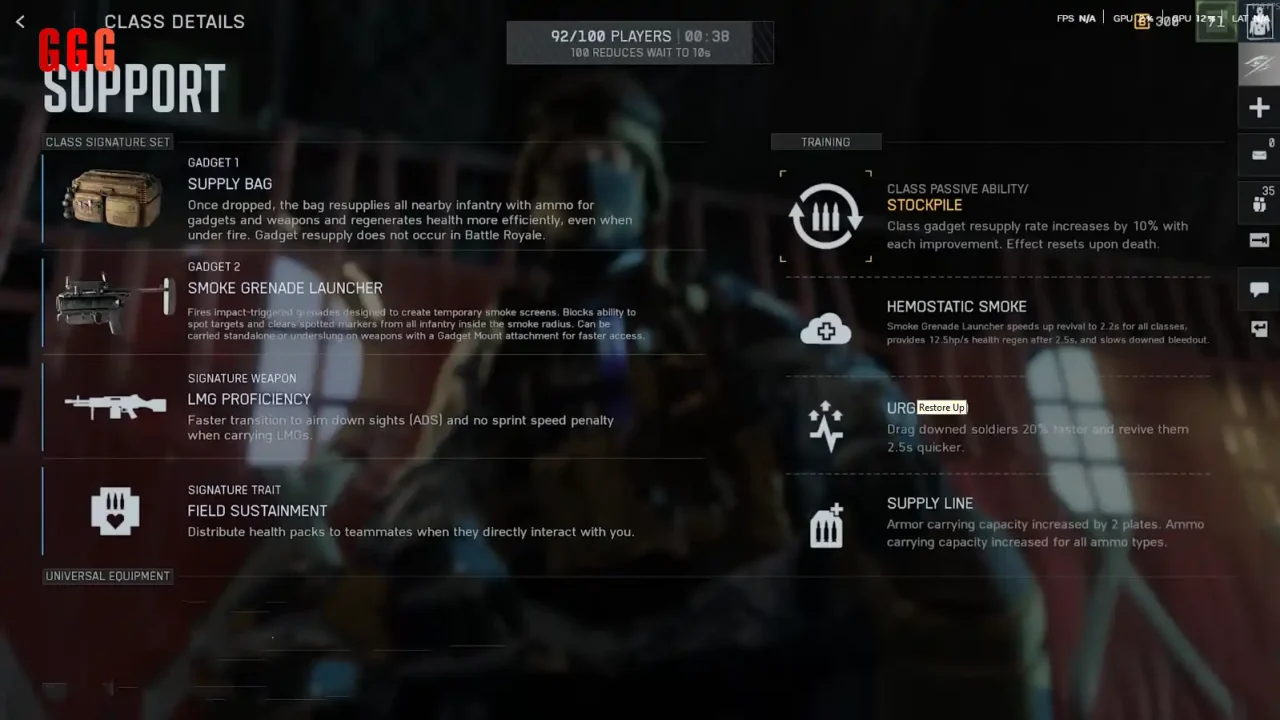
Task: Expand the Class Signature Set section
Action: click(107, 142)
